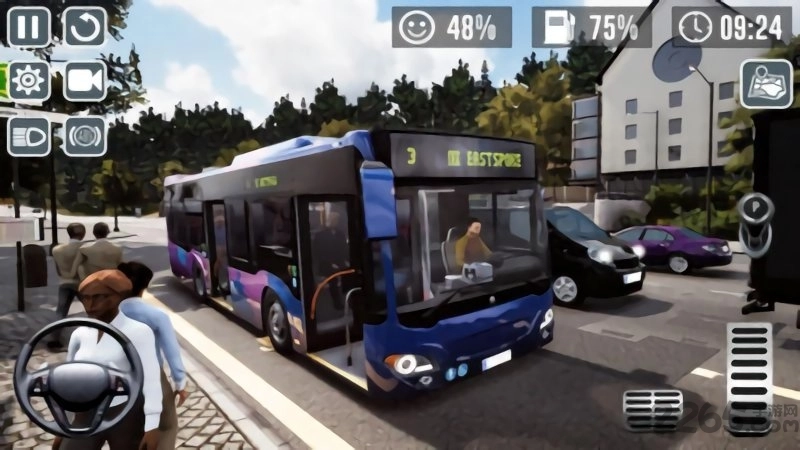
Task: Switch the camera view
Action: pos(85,81)
